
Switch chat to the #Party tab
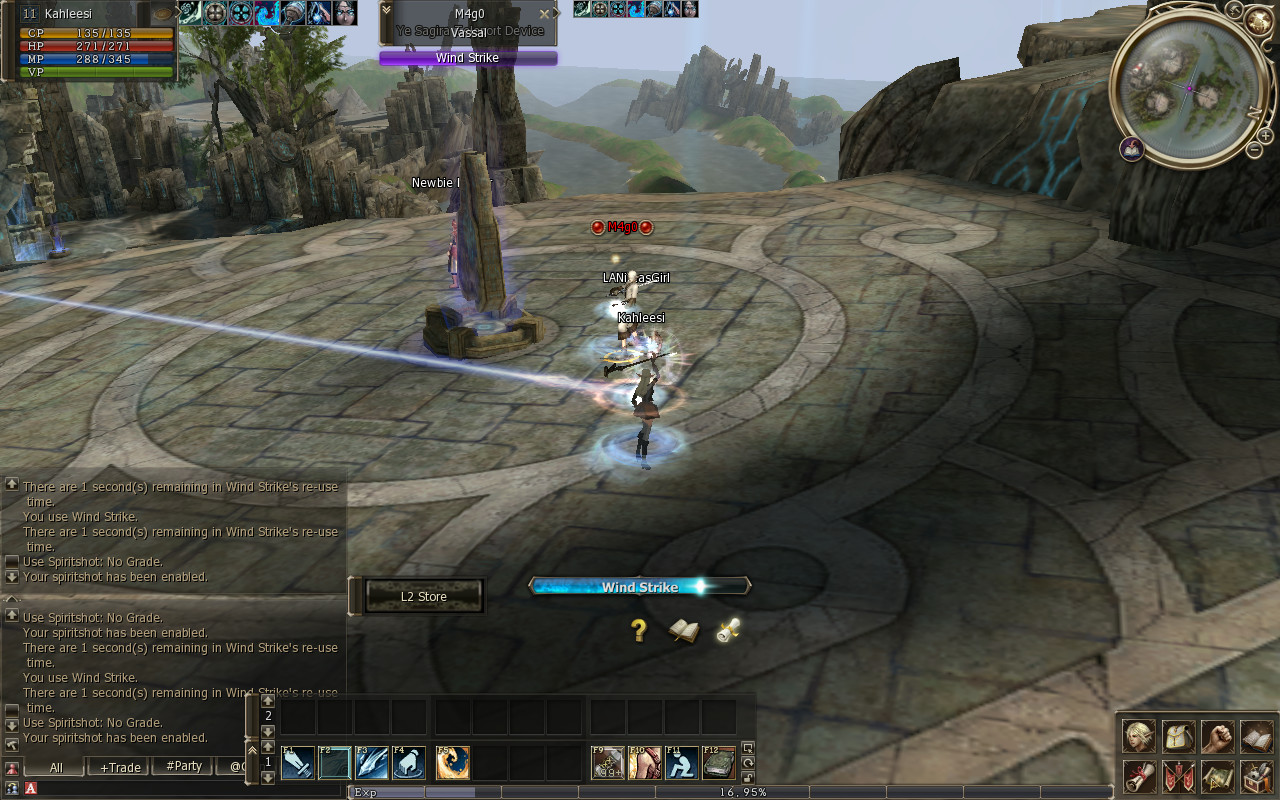[183, 767]
